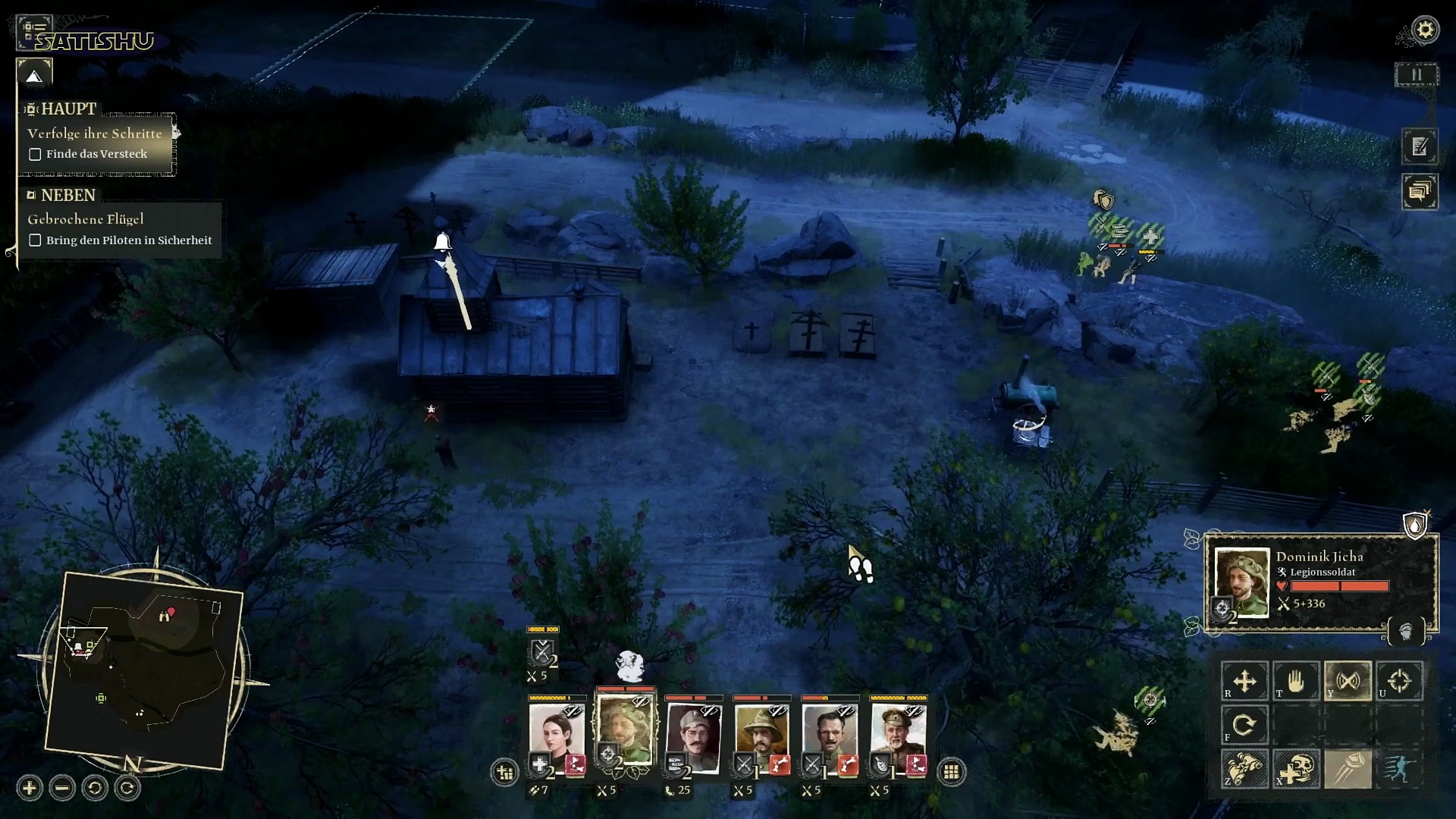
Task: Open the dialogue log speech bubbles icon
Action: point(1420,191)
